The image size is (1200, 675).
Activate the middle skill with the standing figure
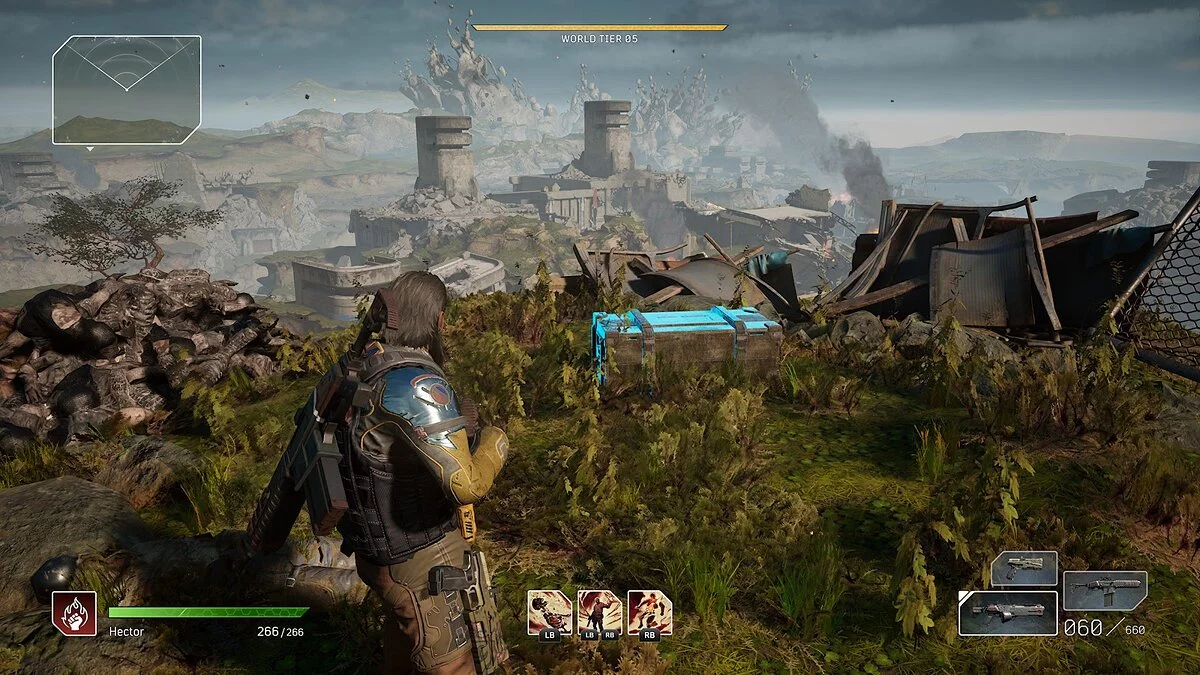click(x=599, y=612)
